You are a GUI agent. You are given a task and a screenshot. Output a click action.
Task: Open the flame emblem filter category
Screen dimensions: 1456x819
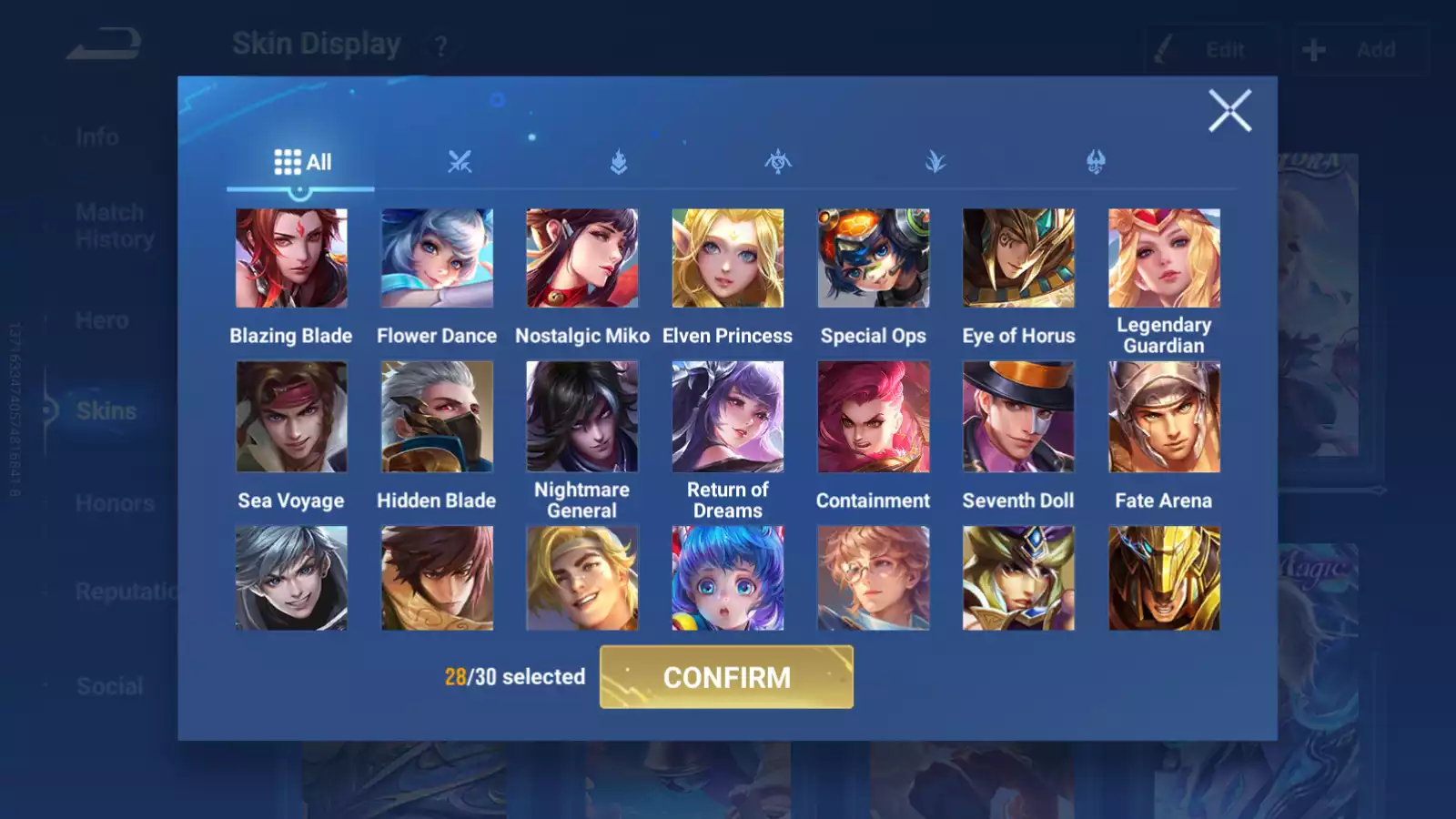[x=619, y=162]
